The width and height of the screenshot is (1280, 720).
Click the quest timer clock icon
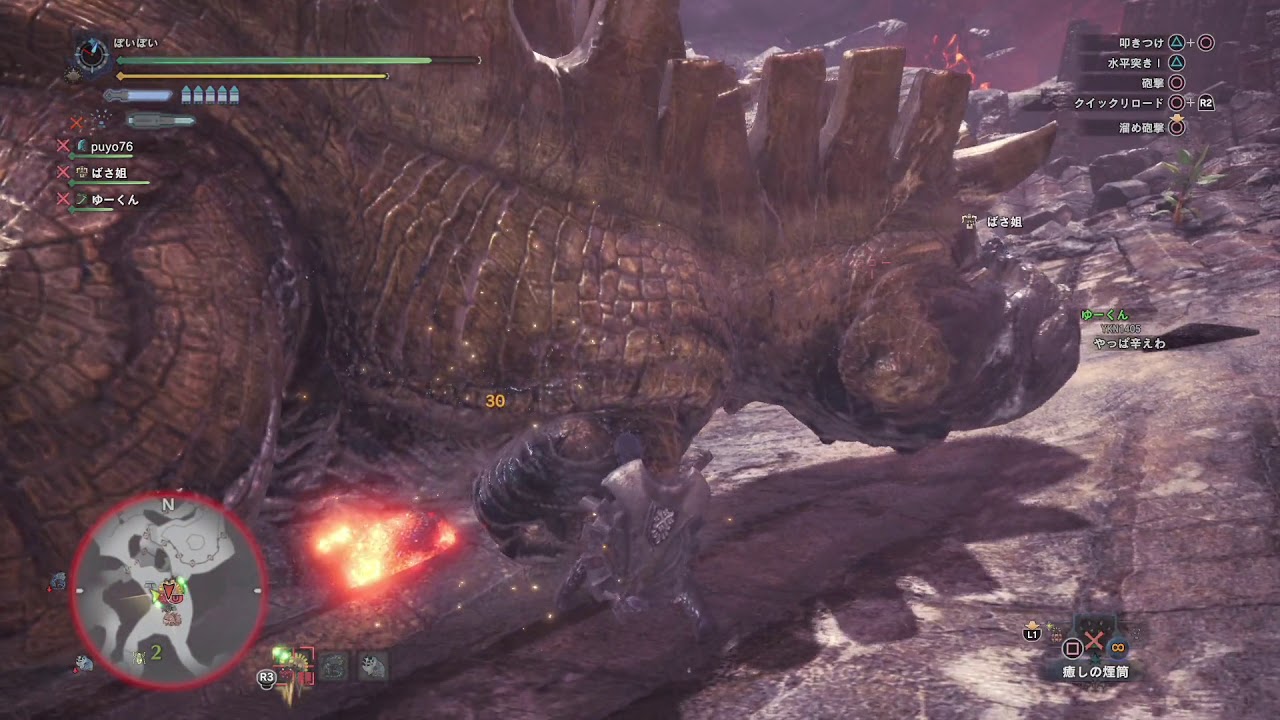(x=92, y=56)
